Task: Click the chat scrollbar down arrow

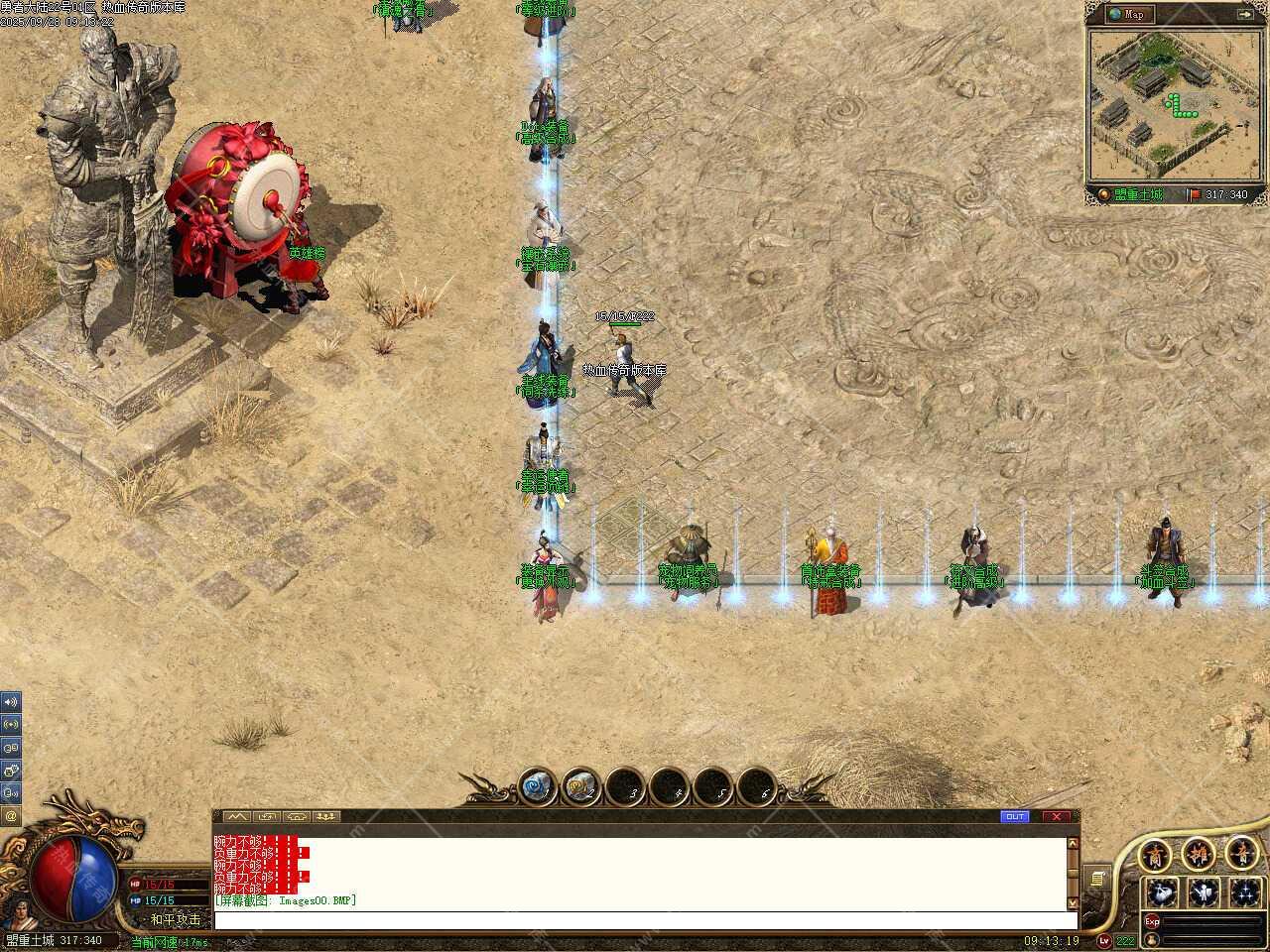Action: (x=1072, y=903)
